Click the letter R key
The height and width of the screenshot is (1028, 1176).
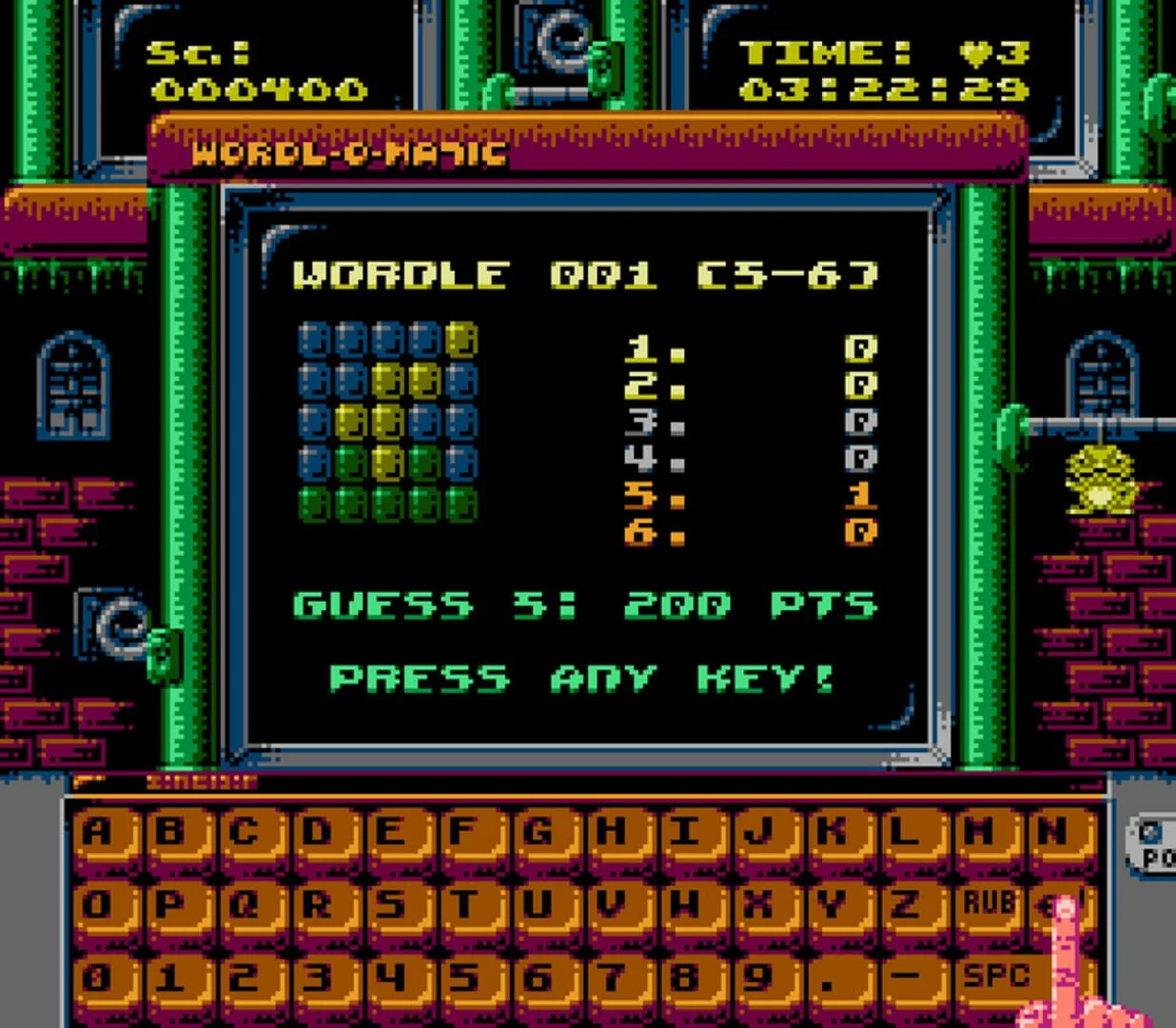click(x=318, y=905)
